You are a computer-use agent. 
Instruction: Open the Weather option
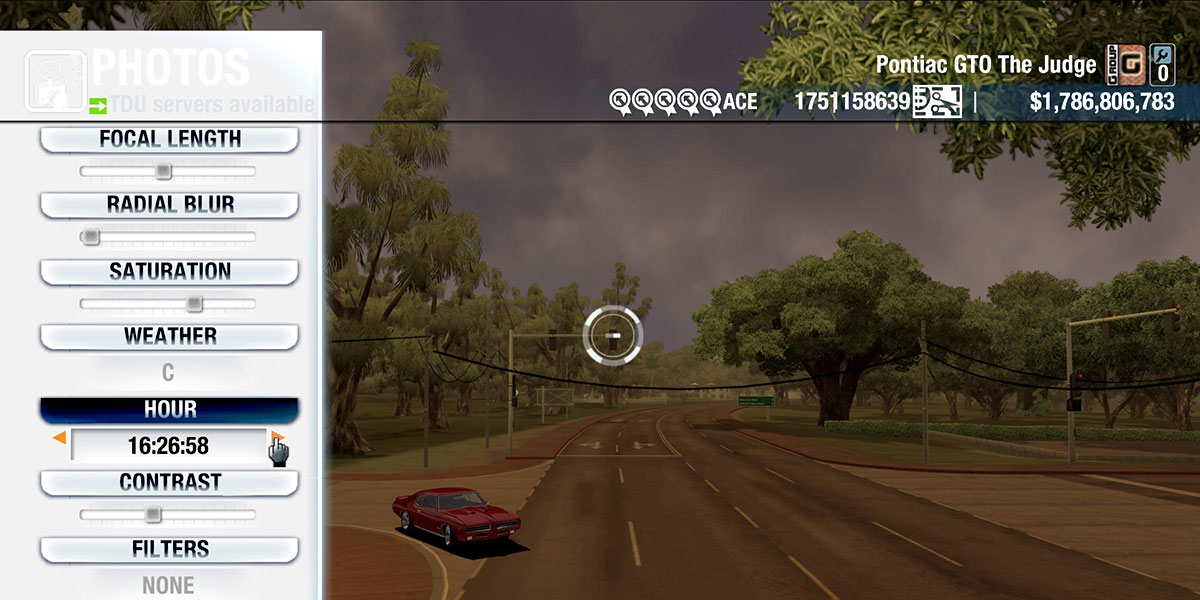click(x=169, y=336)
